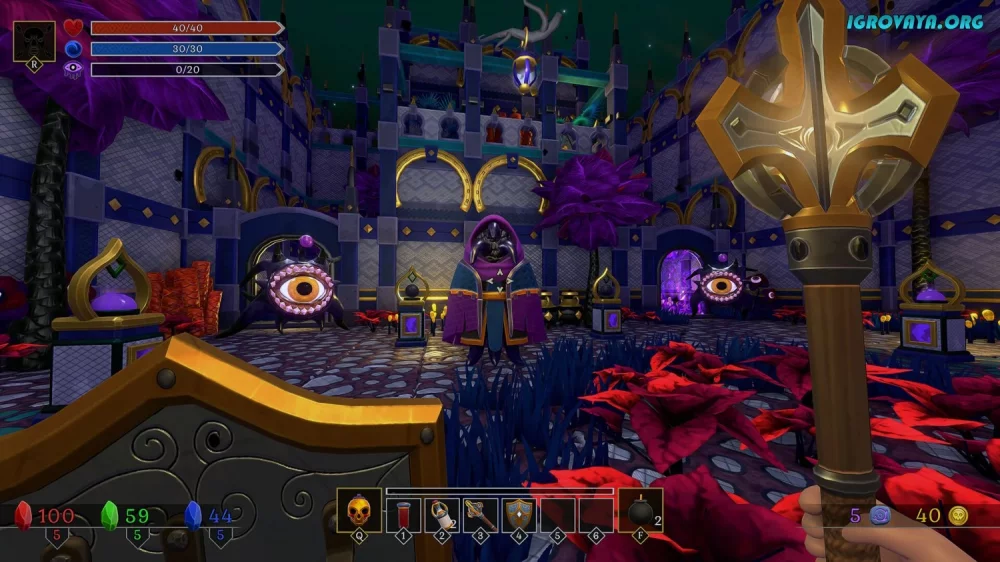Select the golden skull ability slot
Screen dimensions: 1000x562
359,513
